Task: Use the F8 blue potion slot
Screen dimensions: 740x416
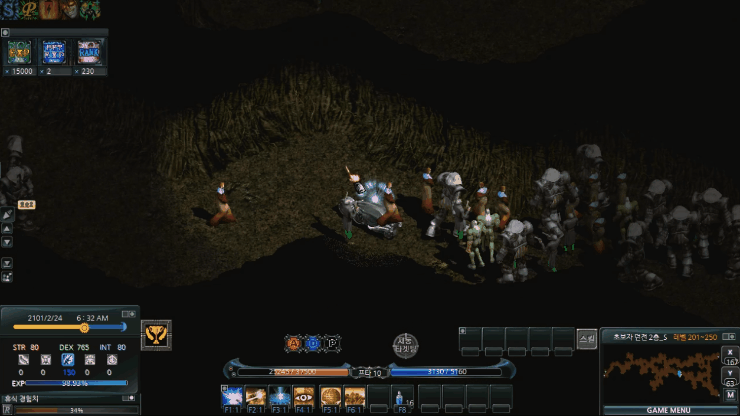Action: pos(404,397)
